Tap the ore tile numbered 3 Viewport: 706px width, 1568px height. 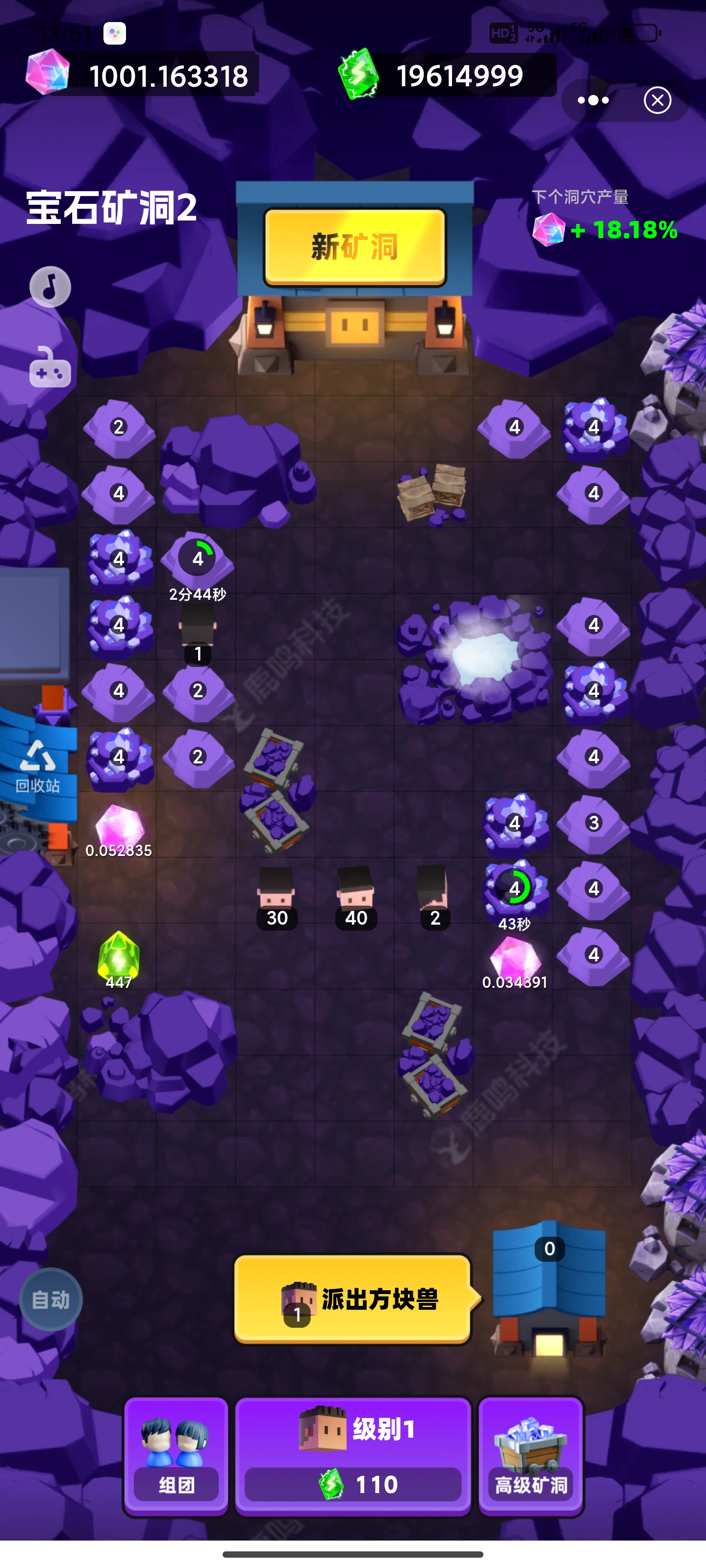tap(593, 823)
